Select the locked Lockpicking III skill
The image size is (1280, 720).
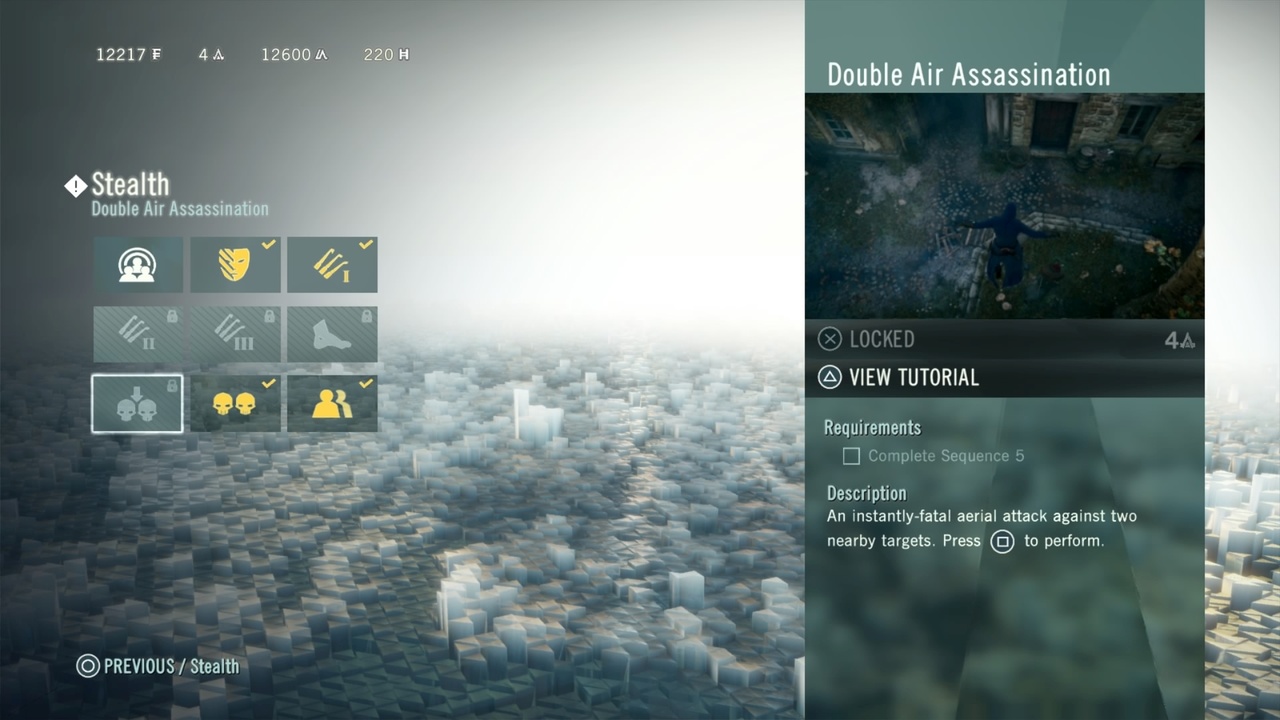click(x=235, y=334)
